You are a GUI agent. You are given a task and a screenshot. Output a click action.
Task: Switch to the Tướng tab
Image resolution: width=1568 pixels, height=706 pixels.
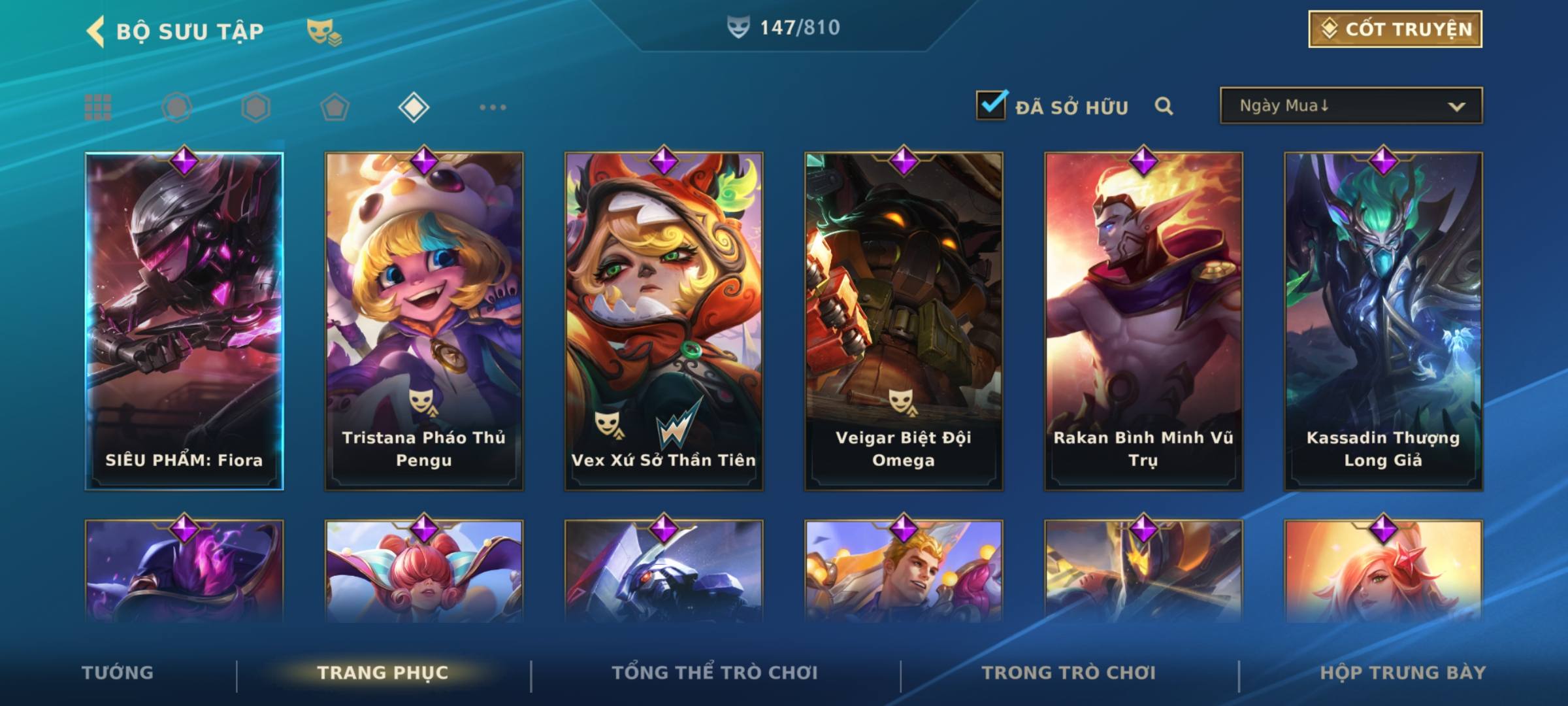coord(118,673)
